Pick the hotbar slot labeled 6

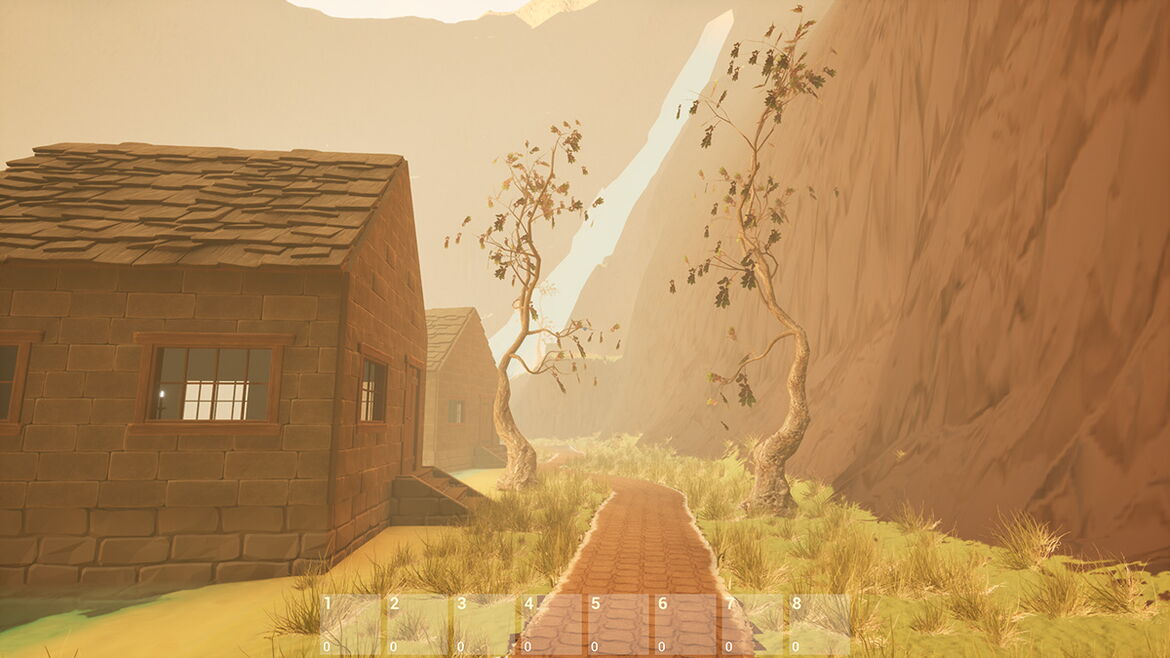click(685, 625)
